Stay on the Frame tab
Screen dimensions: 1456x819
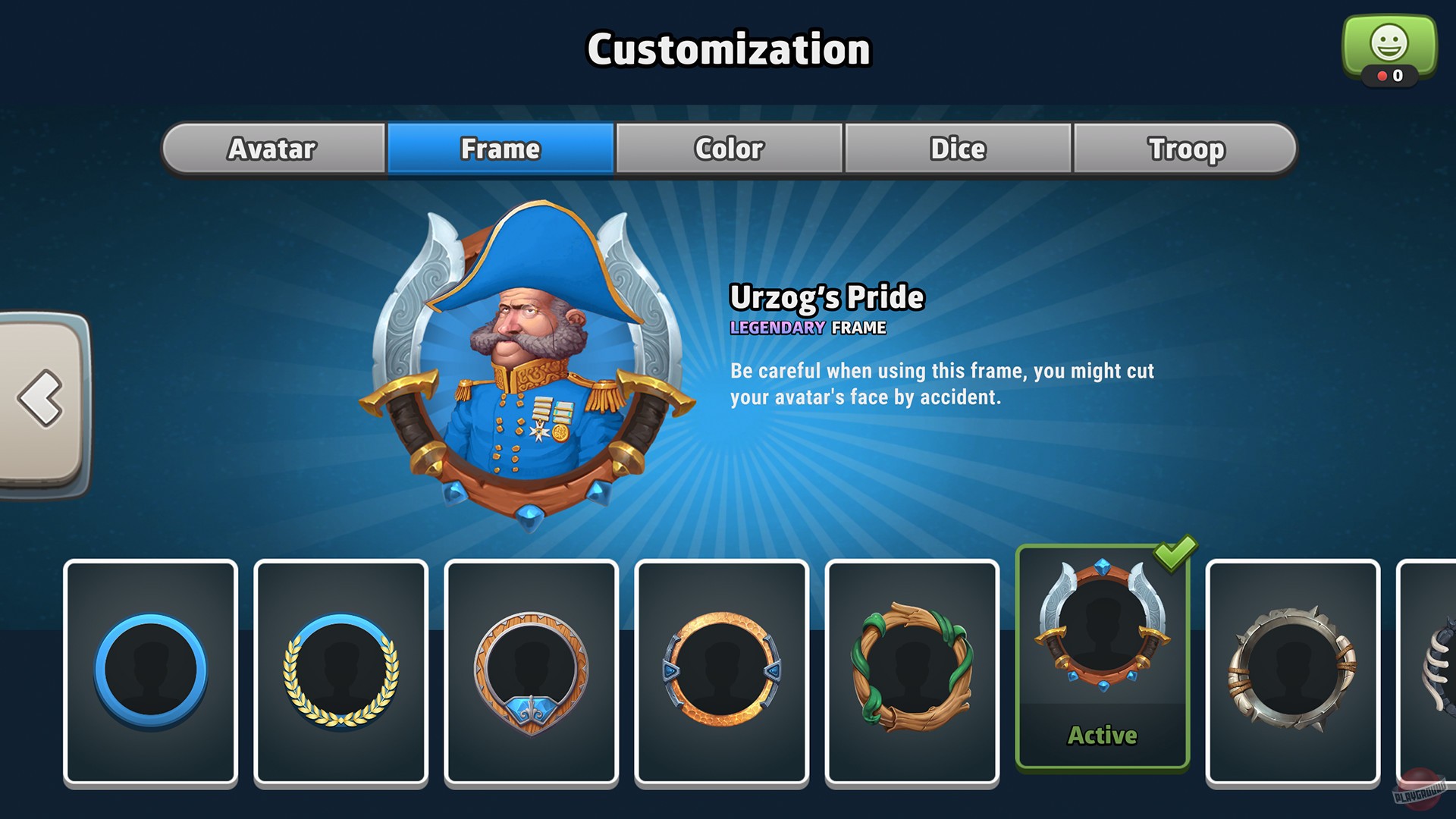[500, 149]
